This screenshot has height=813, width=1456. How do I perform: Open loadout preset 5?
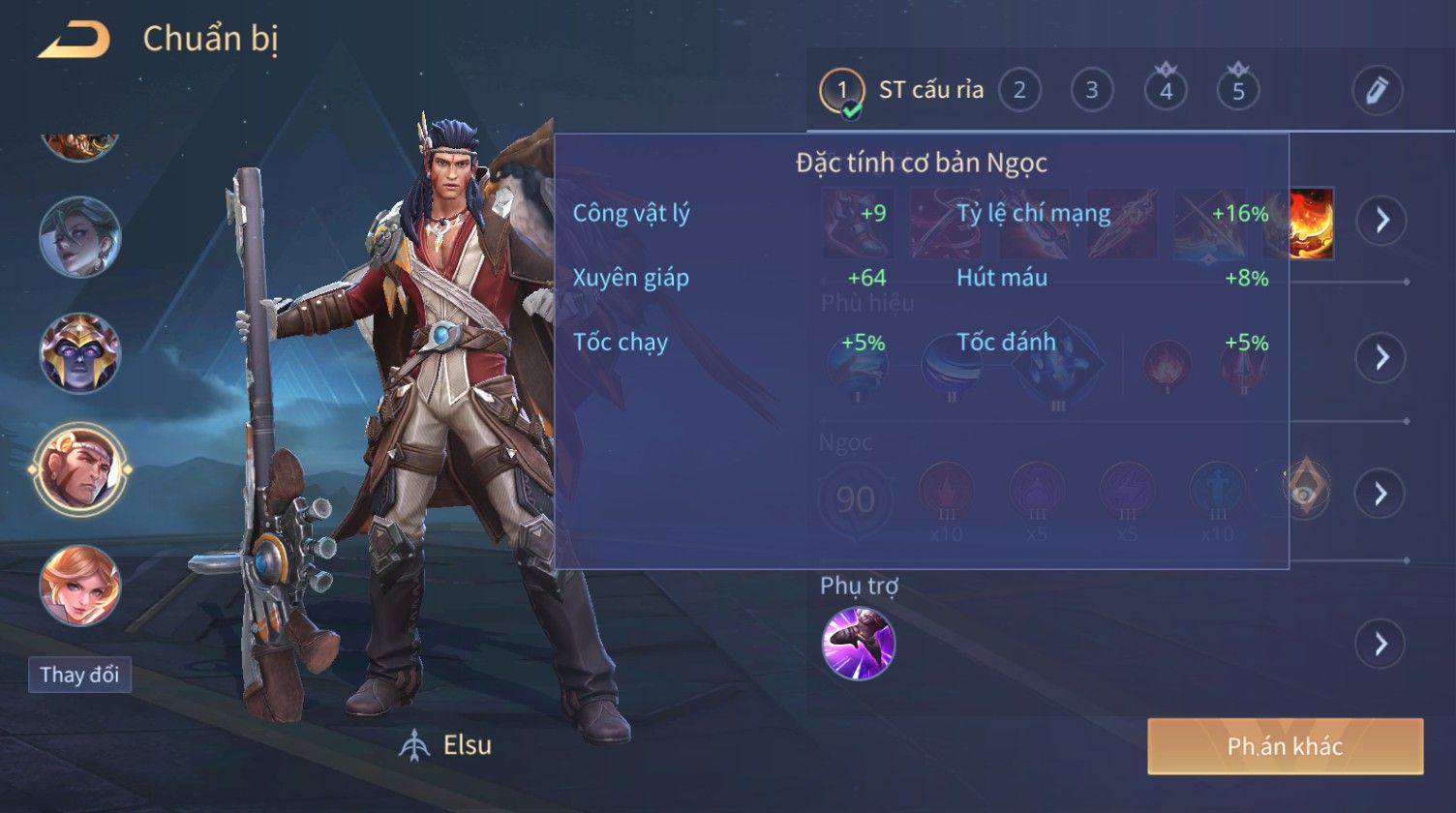[x=1238, y=91]
